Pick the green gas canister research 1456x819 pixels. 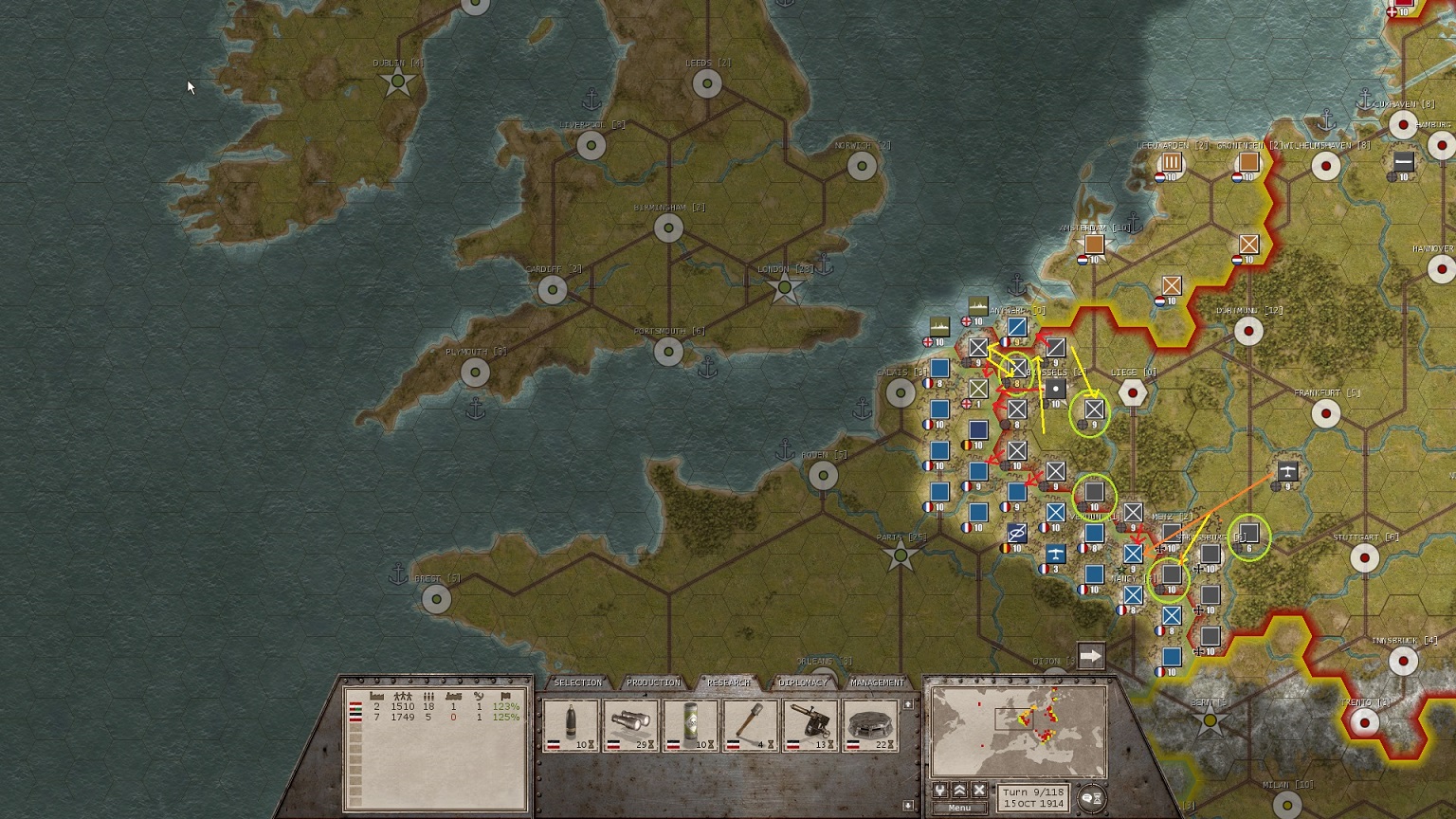691,725
